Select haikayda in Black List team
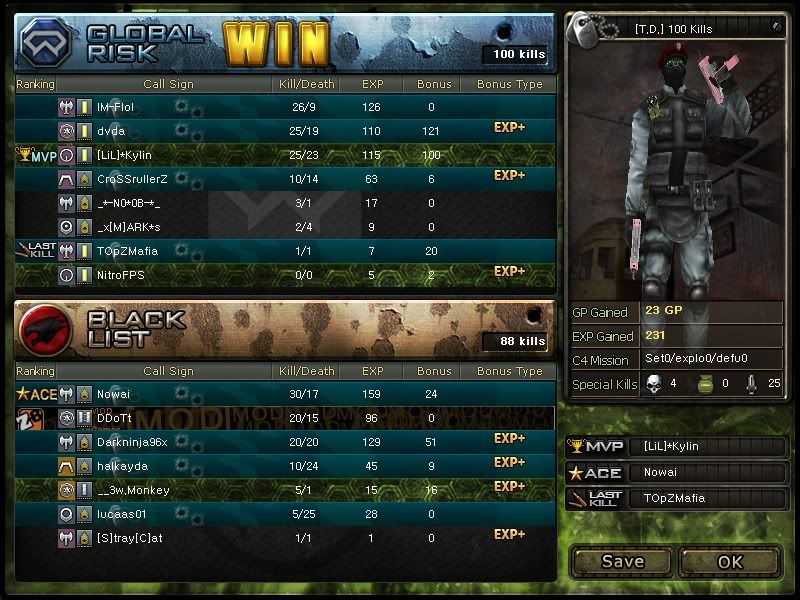This screenshot has height=600, width=800. tap(124, 466)
